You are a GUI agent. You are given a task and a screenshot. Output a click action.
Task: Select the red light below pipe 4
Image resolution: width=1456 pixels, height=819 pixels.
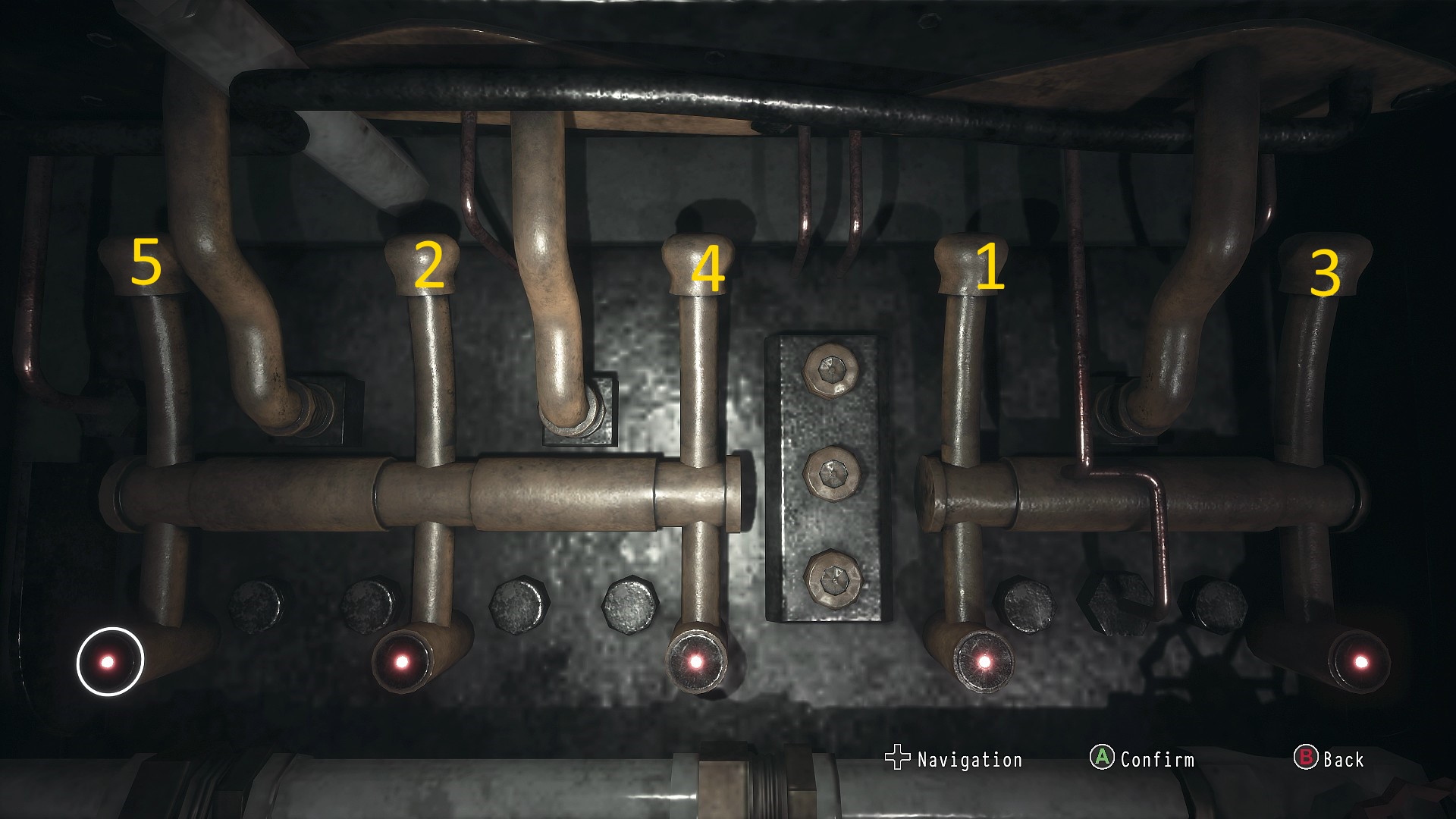pyautogui.click(x=695, y=662)
